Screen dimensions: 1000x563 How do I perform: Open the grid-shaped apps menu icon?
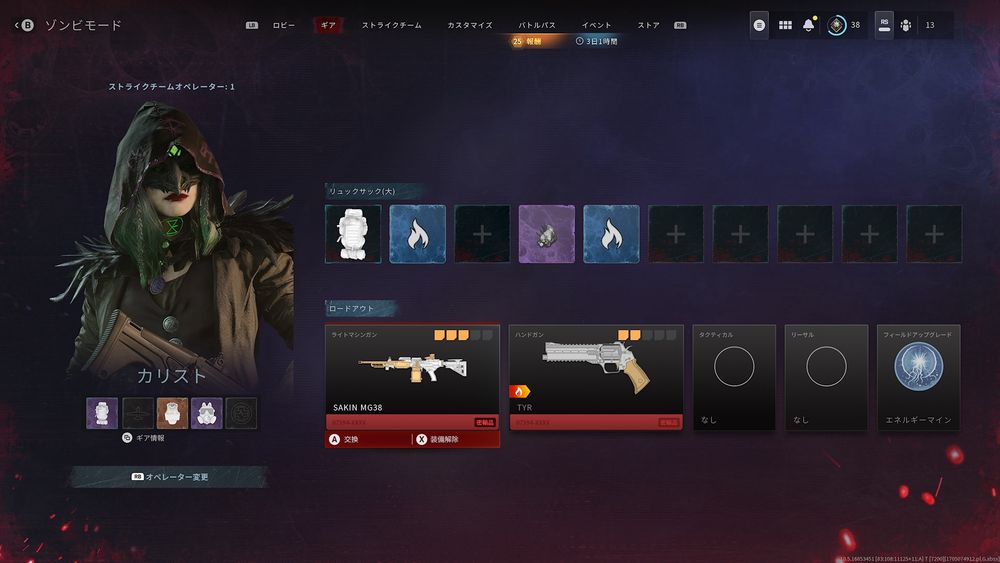click(785, 25)
